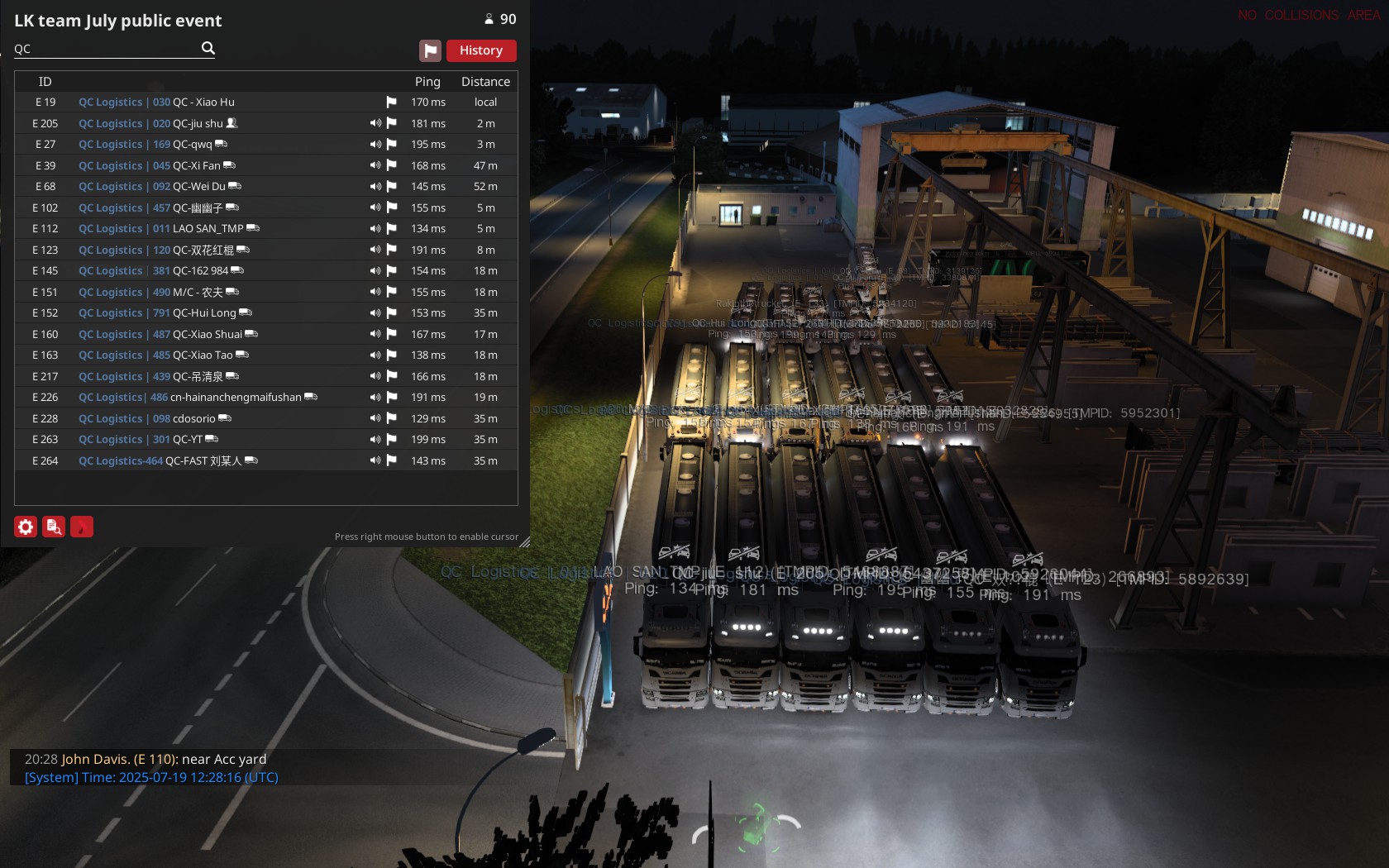Click the search magnifier icon in the filter box
Image resolution: width=1389 pixels, height=868 pixels.
(x=208, y=48)
